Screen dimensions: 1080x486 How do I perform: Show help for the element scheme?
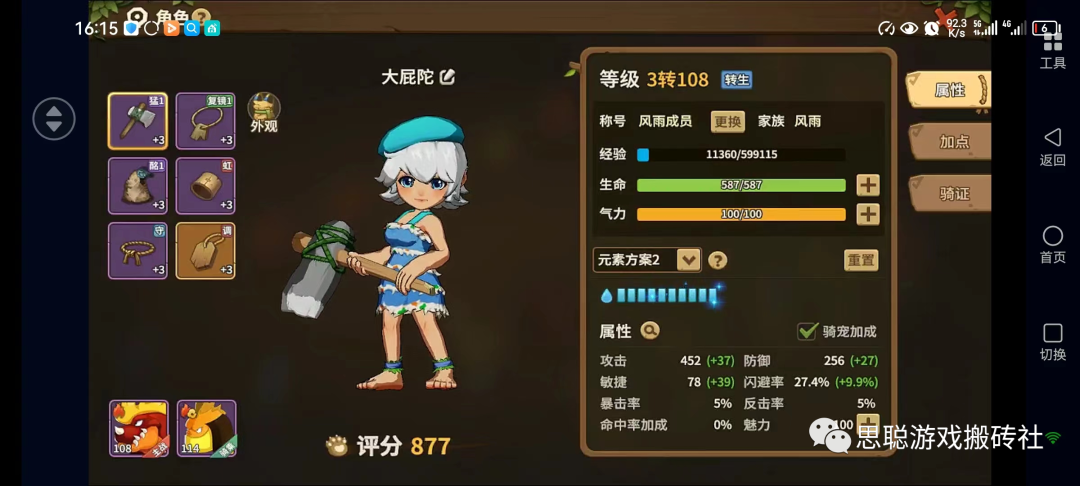click(717, 261)
